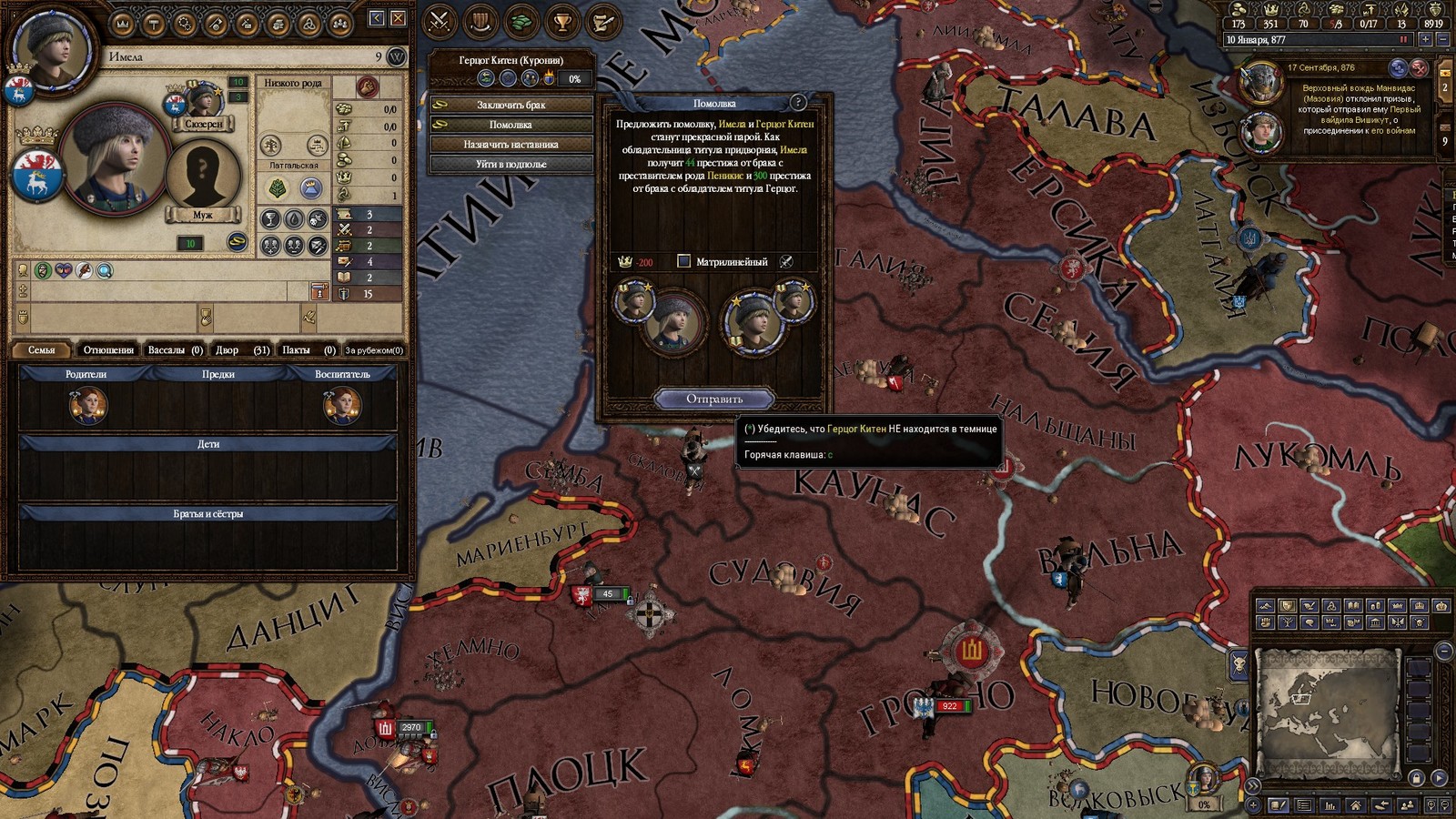Select the home icon below the minimap
Image resolution: width=1456 pixels, height=819 pixels.
(1356, 805)
